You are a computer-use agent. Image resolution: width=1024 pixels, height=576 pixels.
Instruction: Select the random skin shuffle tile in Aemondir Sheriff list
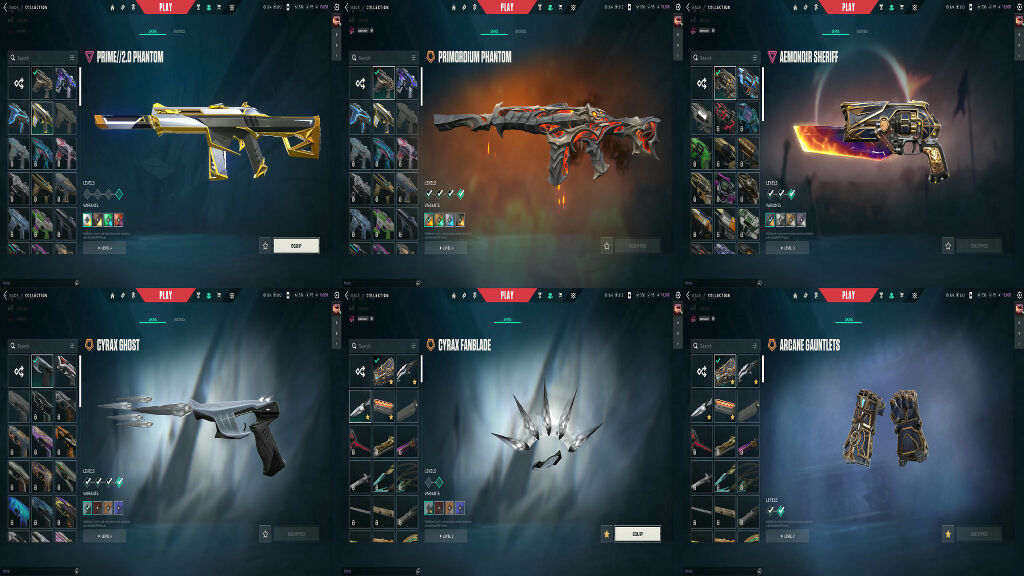coord(701,83)
